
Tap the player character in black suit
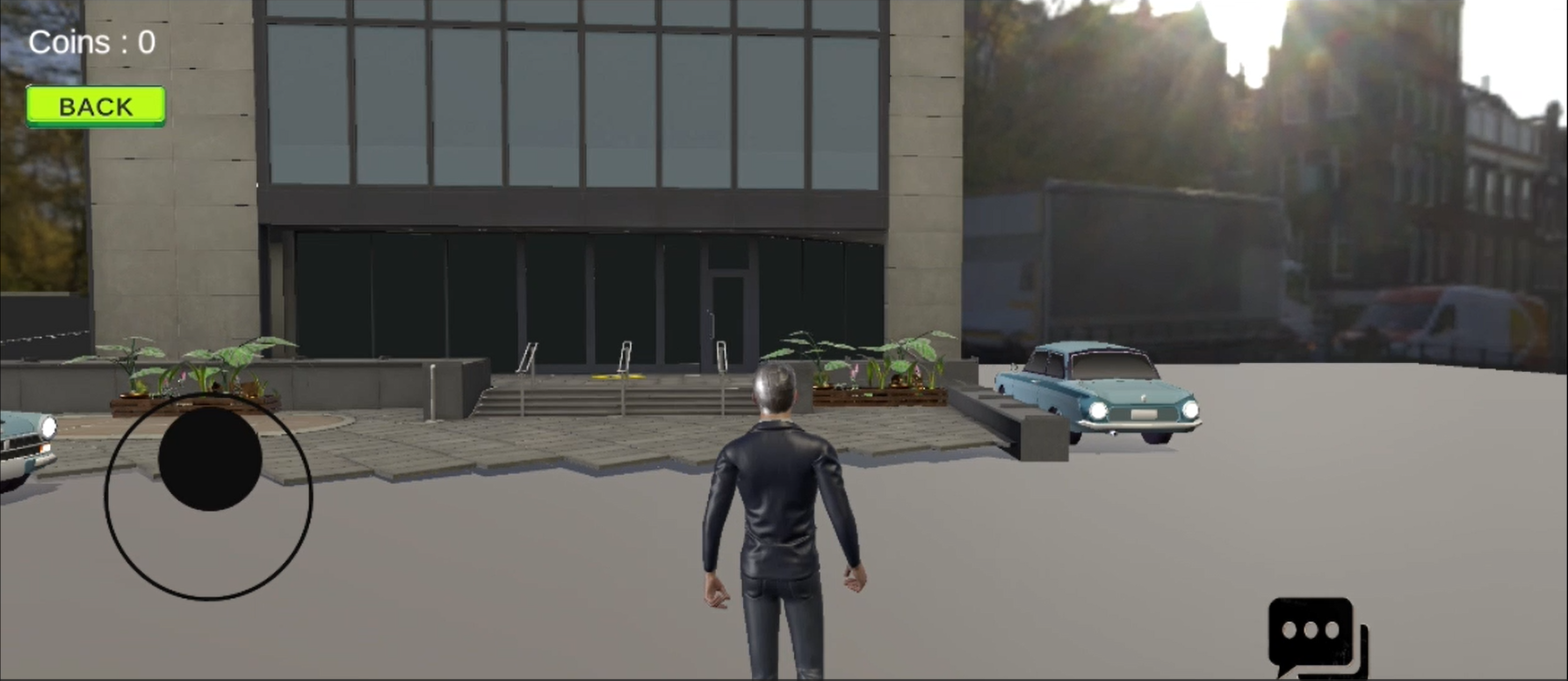[x=780, y=510]
